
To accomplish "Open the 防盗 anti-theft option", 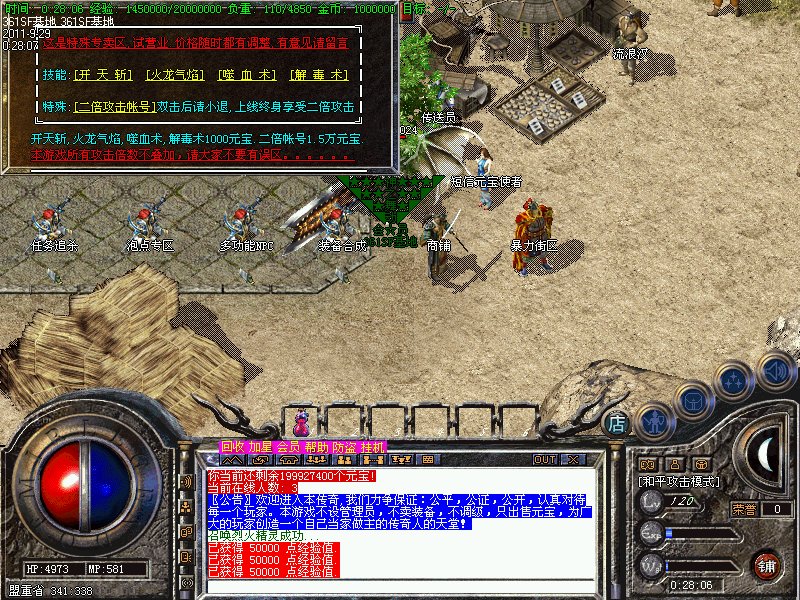I will (345, 447).
